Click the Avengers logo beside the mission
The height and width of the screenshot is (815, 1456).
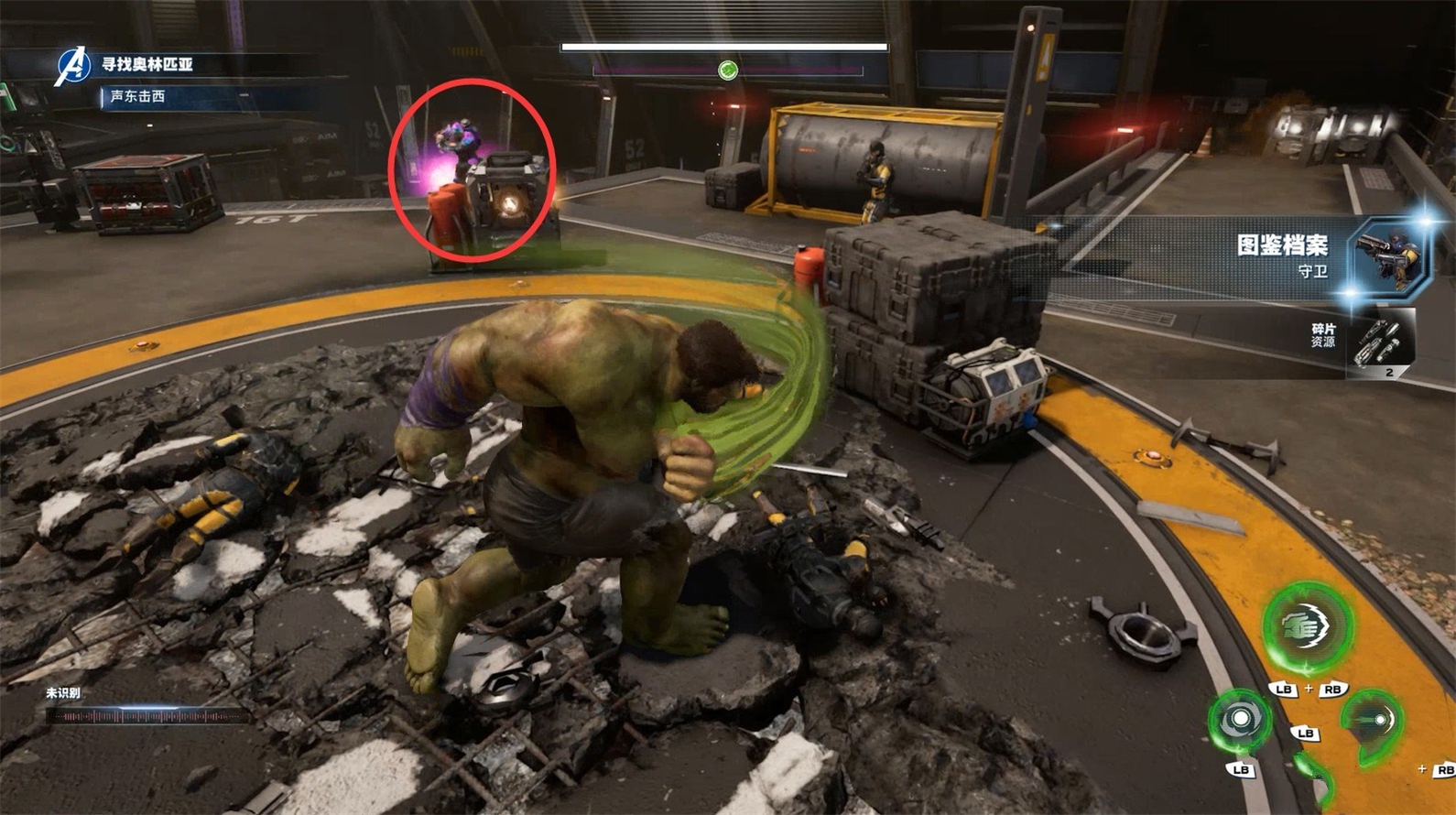click(x=71, y=66)
